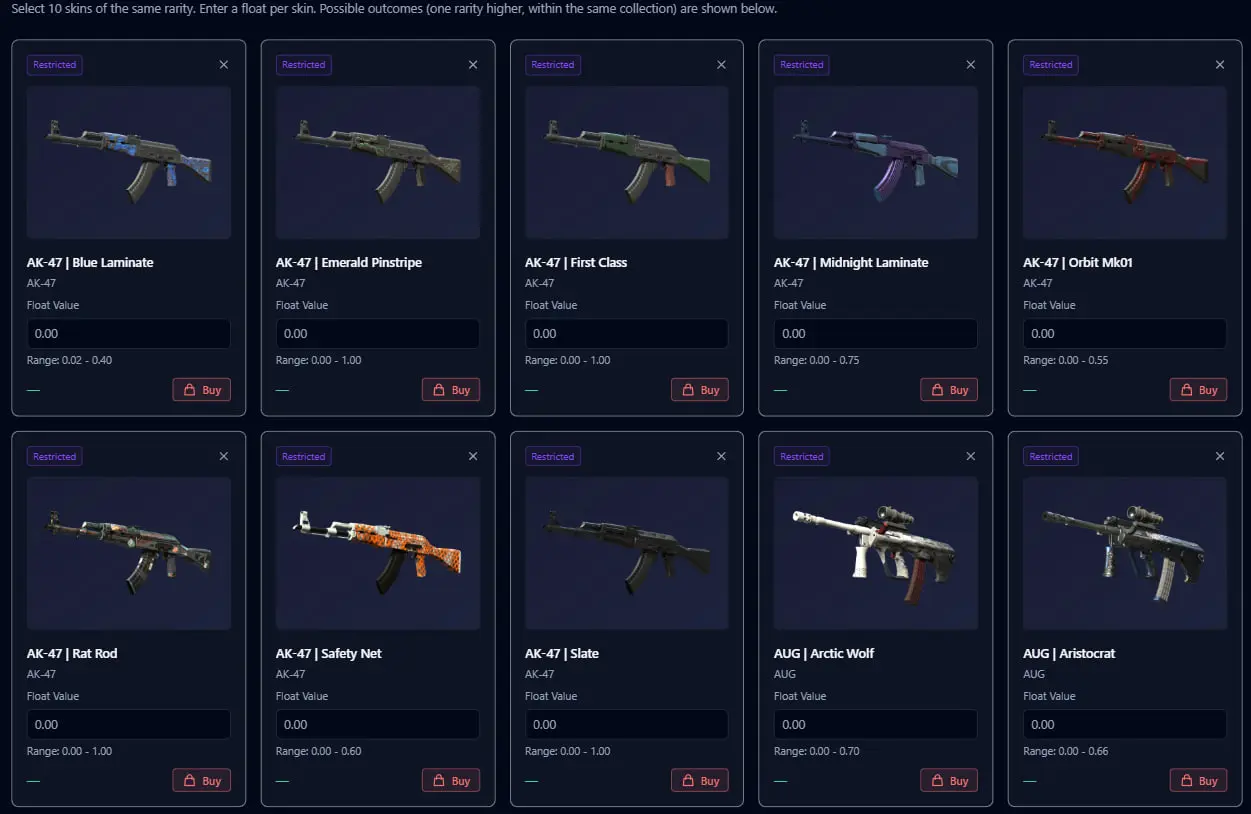Set float value for AUG Arctic Wolf
The height and width of the screenshot is (814, 1251).
click(x=875, y=725)
